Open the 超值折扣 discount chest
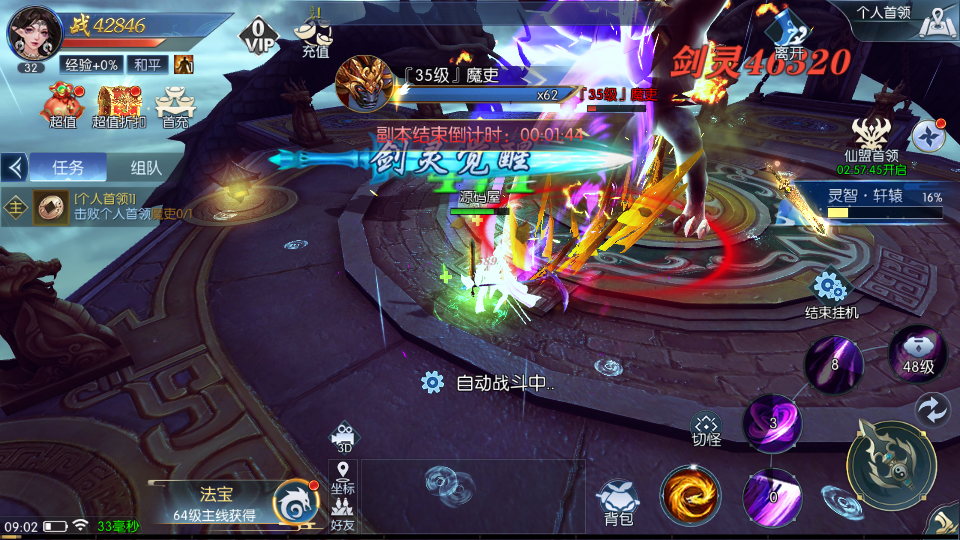 (119, 106)
